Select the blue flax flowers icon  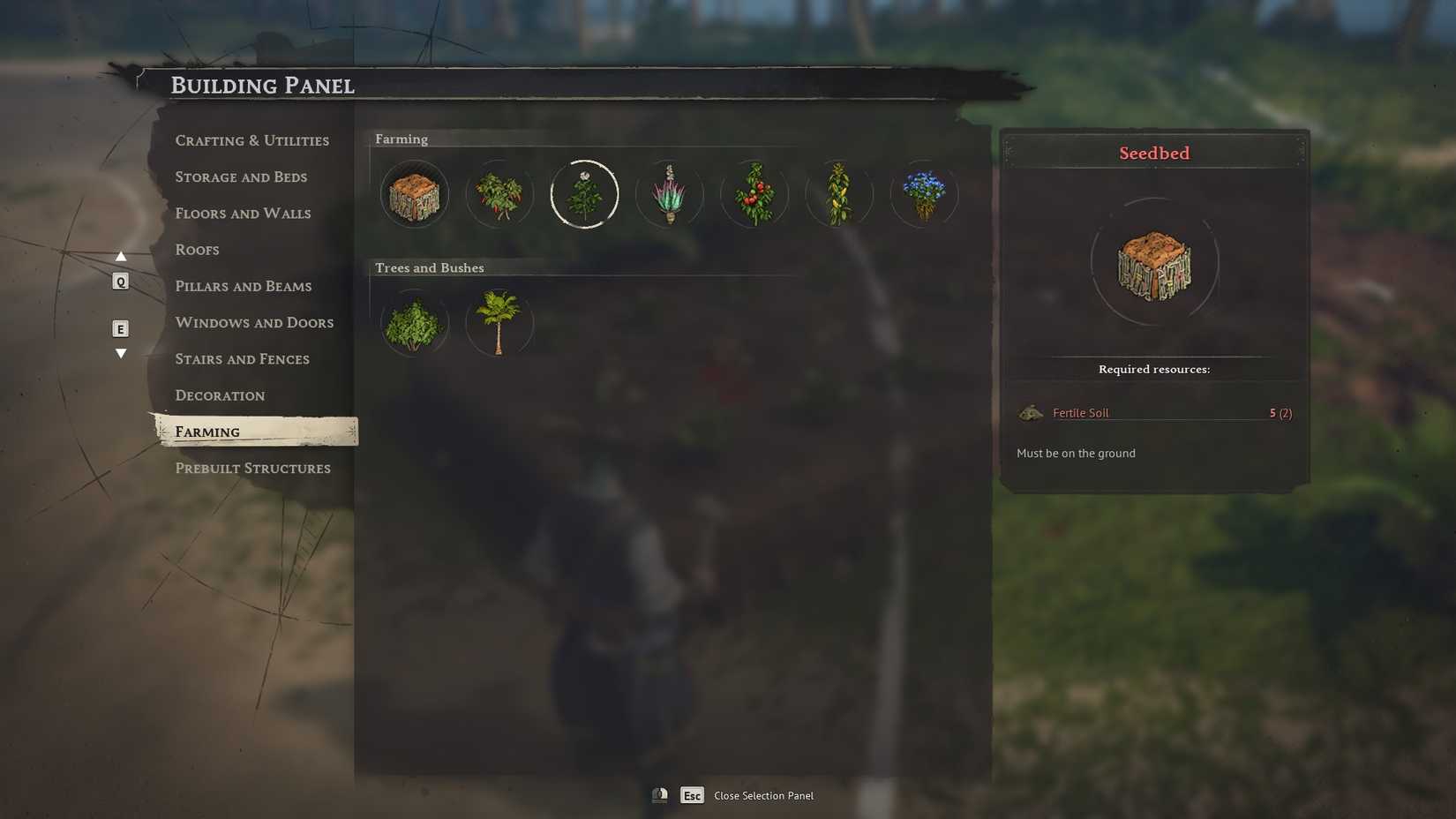coord(924,193)
